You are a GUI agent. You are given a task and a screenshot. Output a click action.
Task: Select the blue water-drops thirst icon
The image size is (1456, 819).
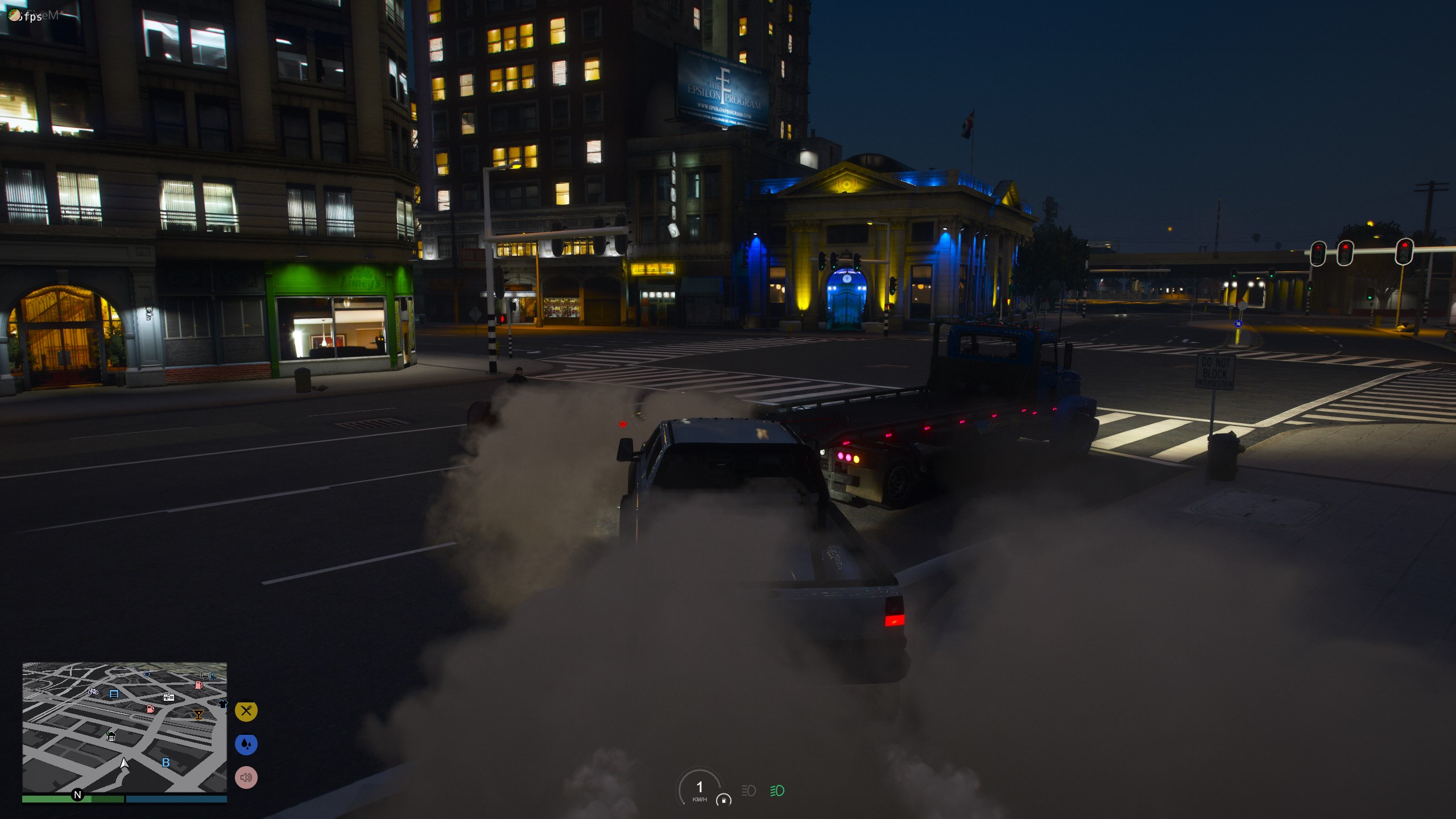246,744
